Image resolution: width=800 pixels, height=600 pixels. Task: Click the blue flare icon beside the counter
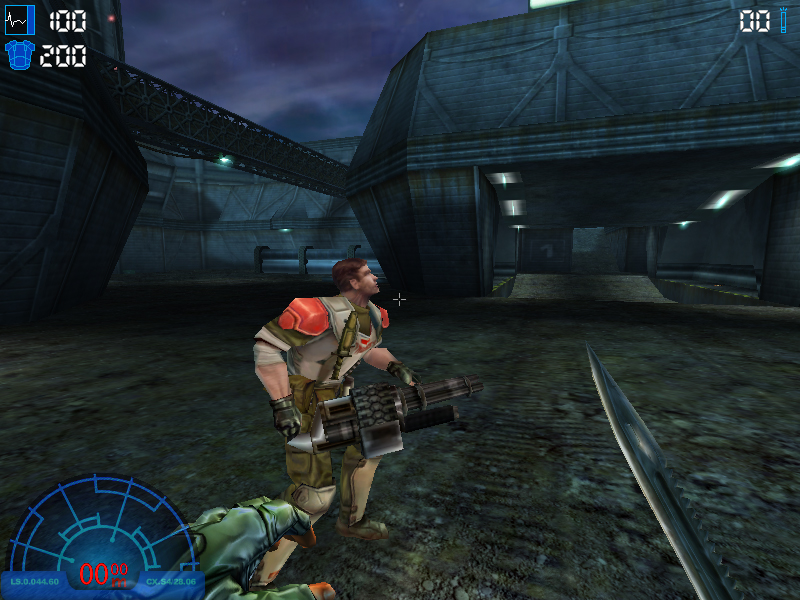[x=784, y=21]
